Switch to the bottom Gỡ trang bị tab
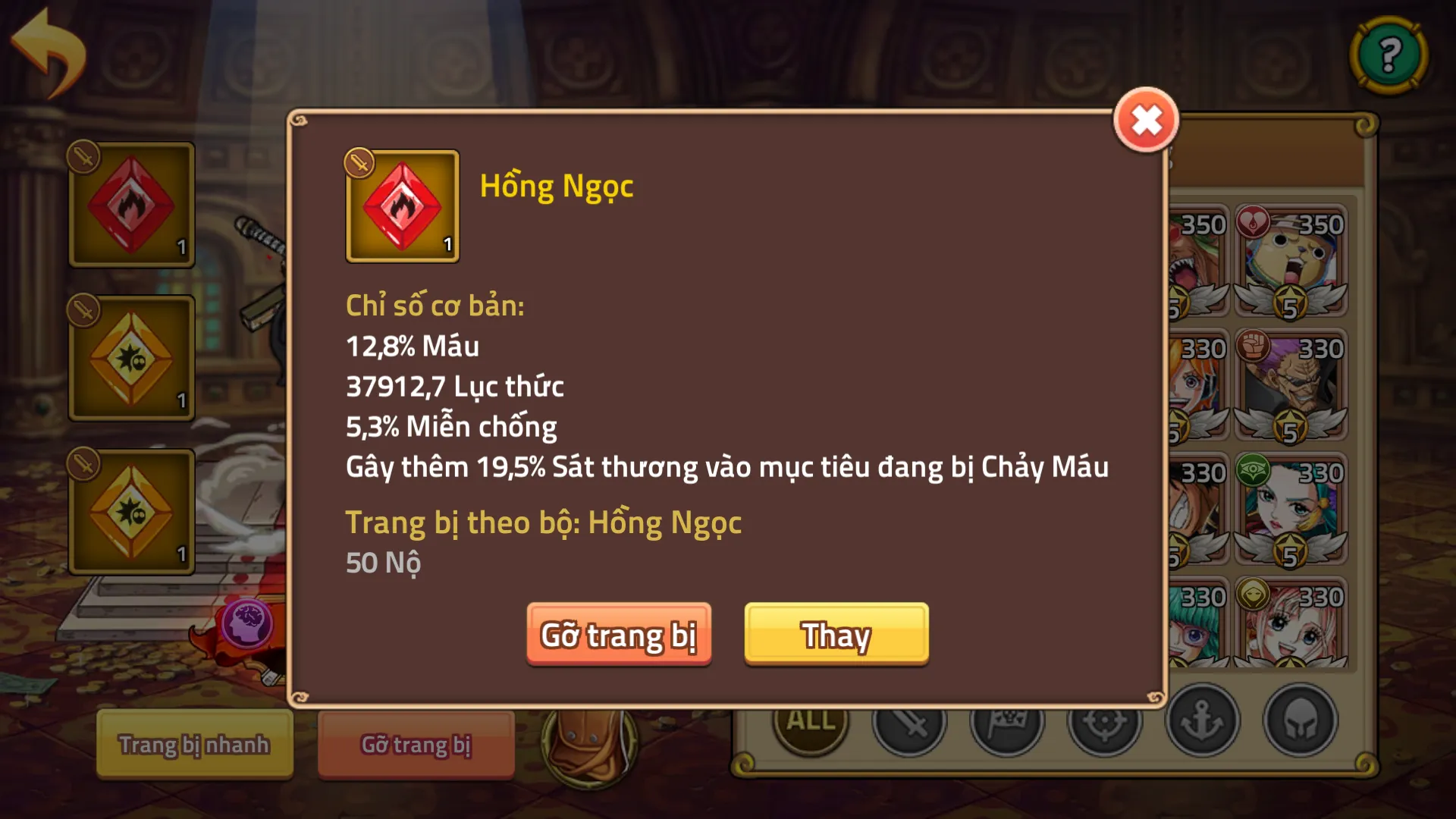 (x=416, y=745)
